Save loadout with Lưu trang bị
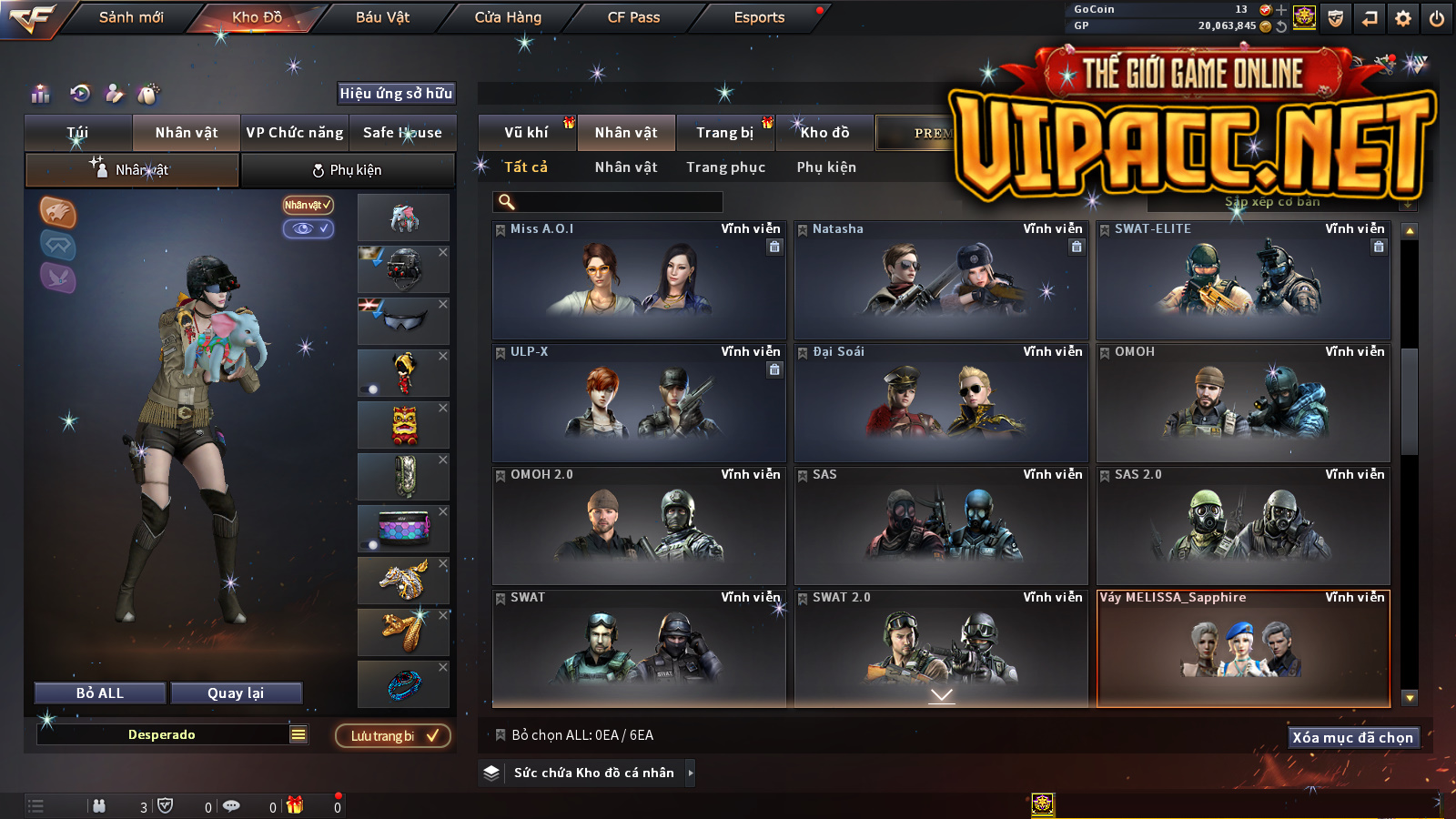Screen dimensions: 1456x819 point(393,736)
